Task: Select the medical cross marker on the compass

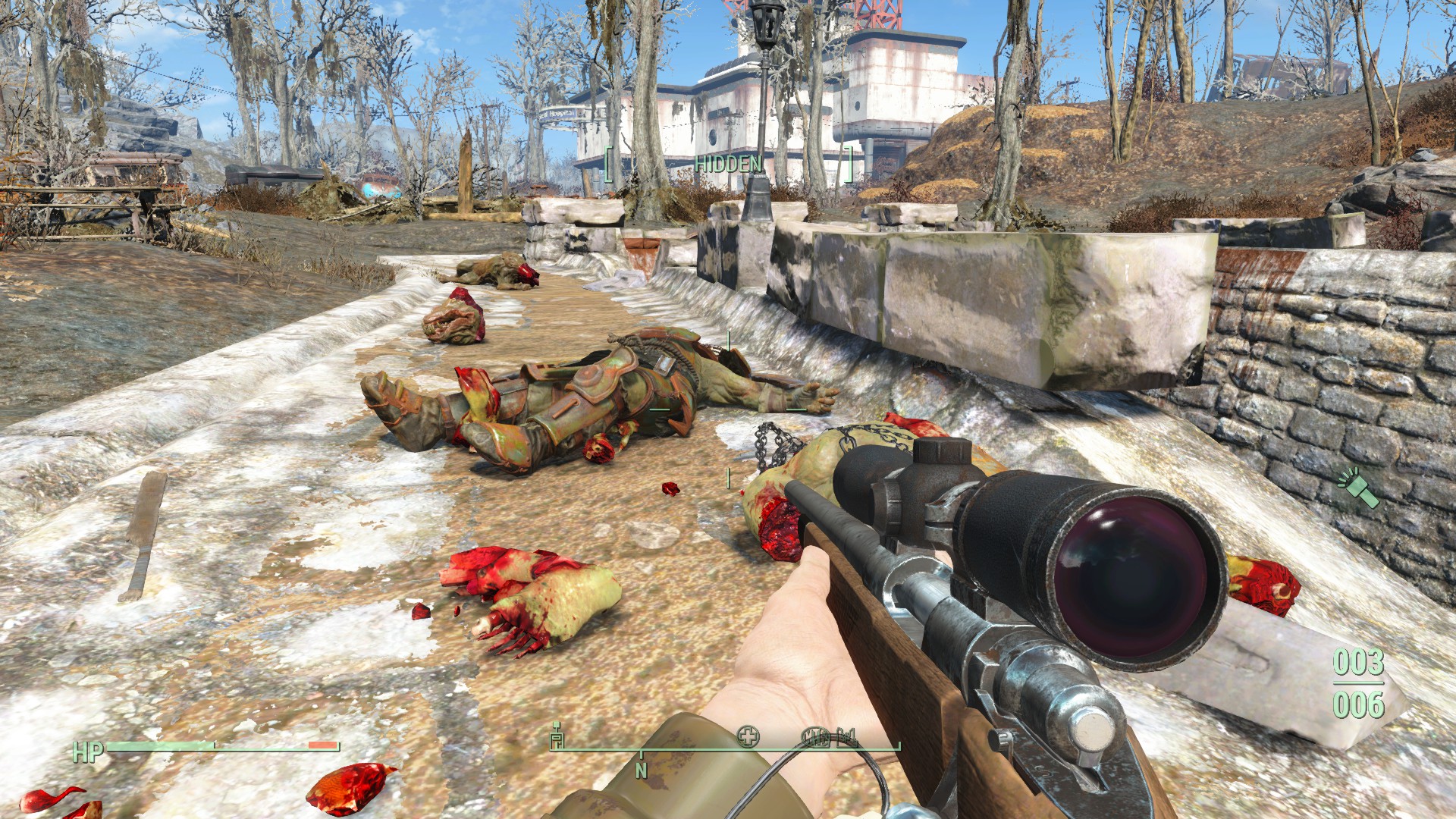Action: coord(748,736)
